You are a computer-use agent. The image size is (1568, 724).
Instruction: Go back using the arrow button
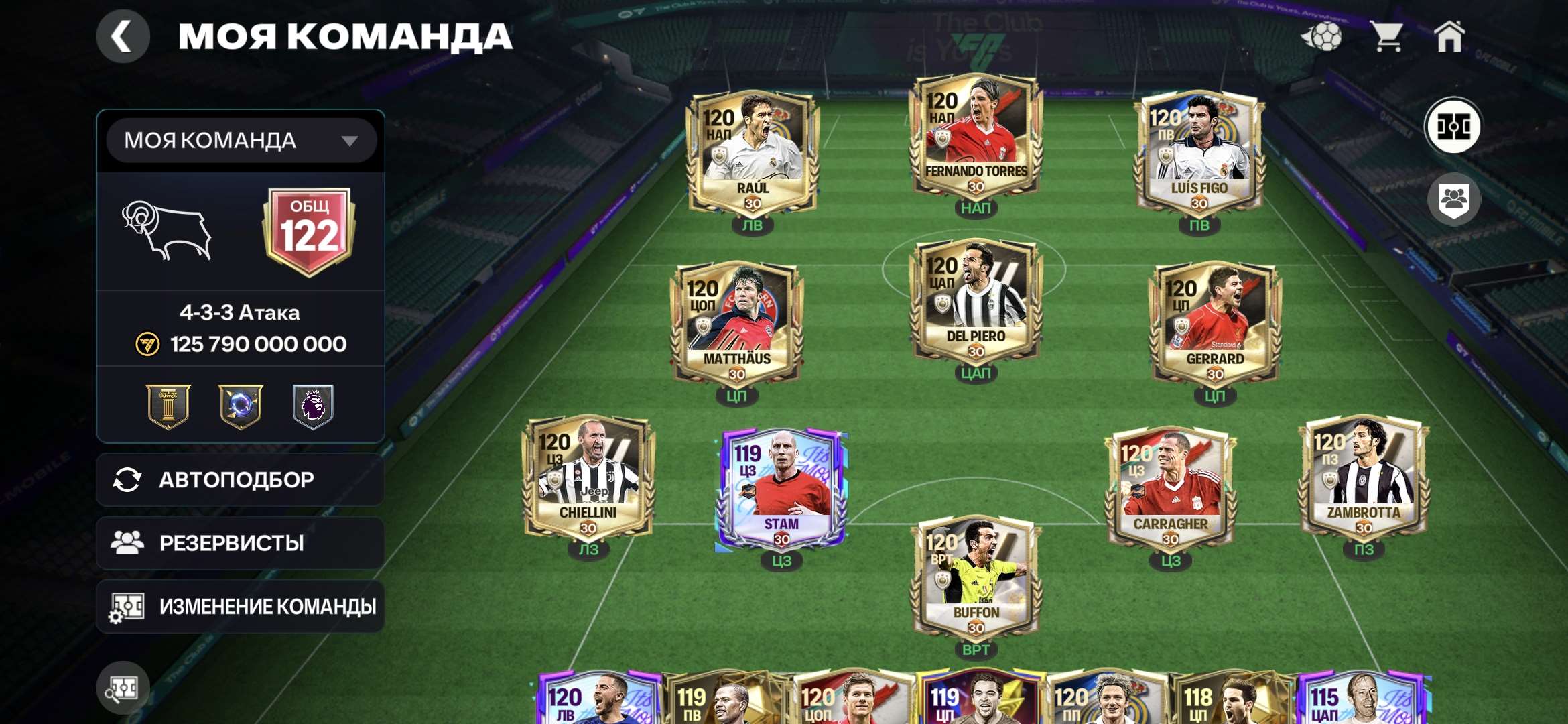(123, 37)
